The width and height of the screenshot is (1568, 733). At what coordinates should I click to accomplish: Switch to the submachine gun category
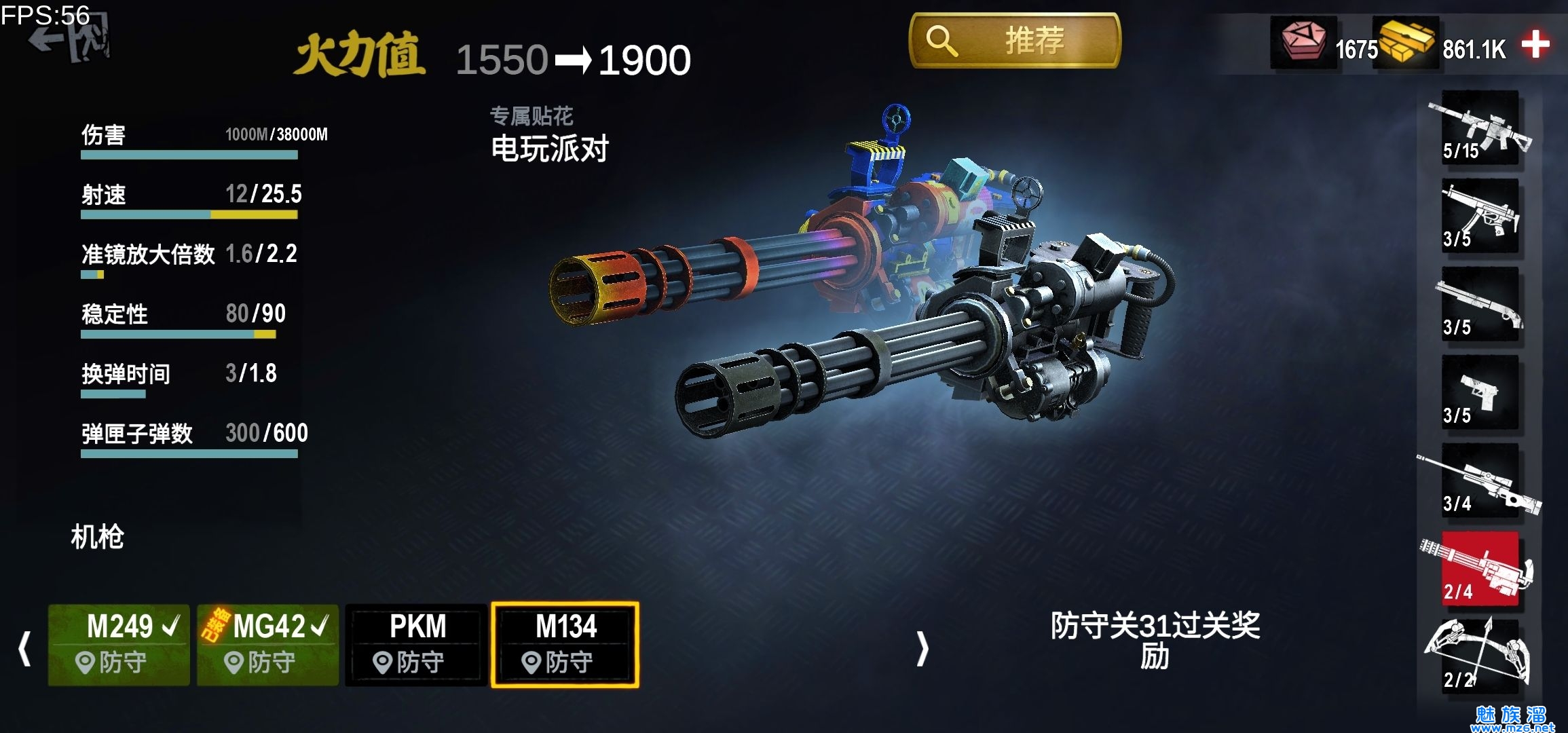[1480, 216]
